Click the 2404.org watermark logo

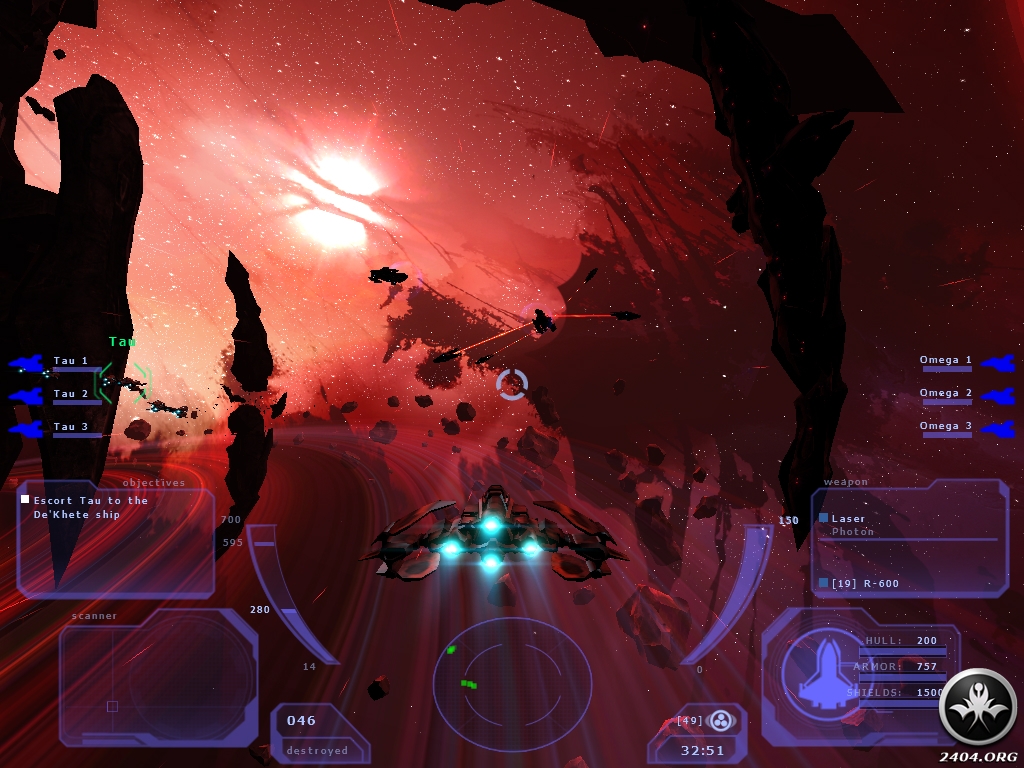[979, 707]
